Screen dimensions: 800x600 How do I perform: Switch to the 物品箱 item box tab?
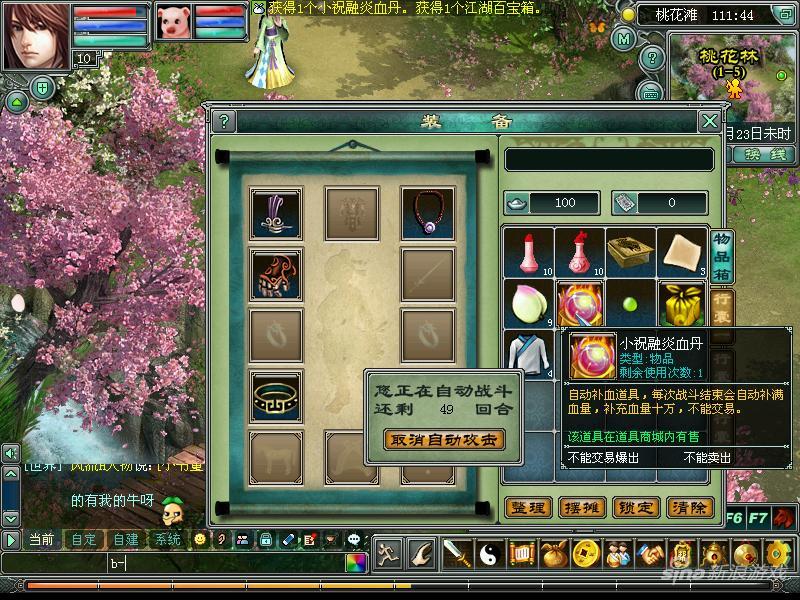tap(720, 255)
